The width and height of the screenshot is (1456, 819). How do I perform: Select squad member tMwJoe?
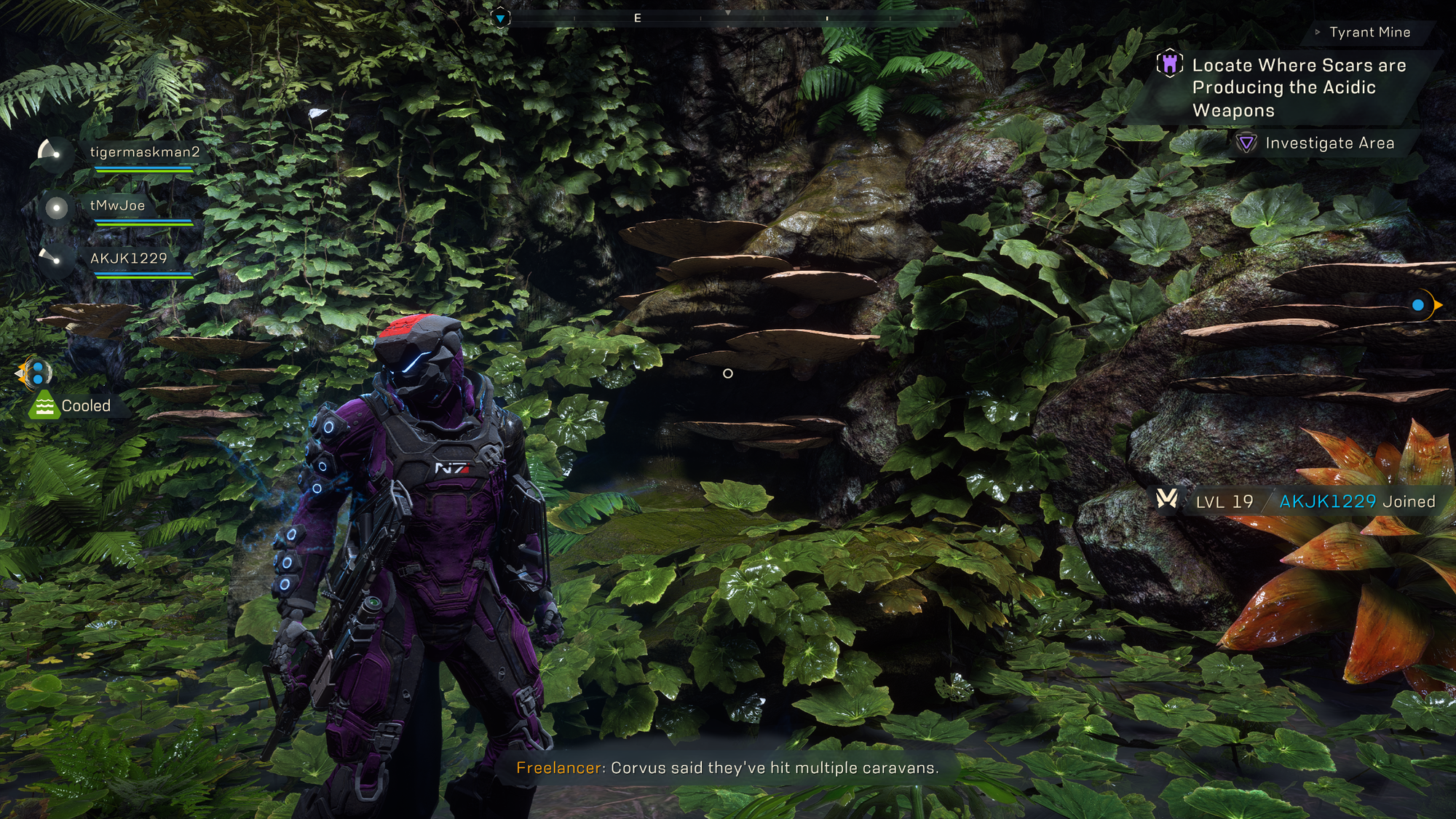(117, 205)
